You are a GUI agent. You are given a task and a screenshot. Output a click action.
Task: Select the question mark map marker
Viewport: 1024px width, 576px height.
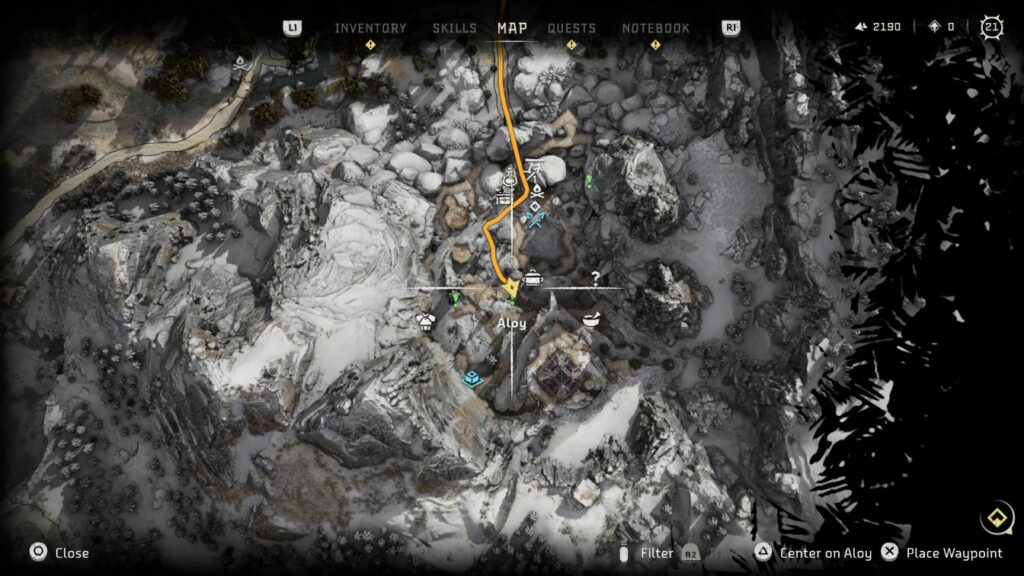coord(595,279)
